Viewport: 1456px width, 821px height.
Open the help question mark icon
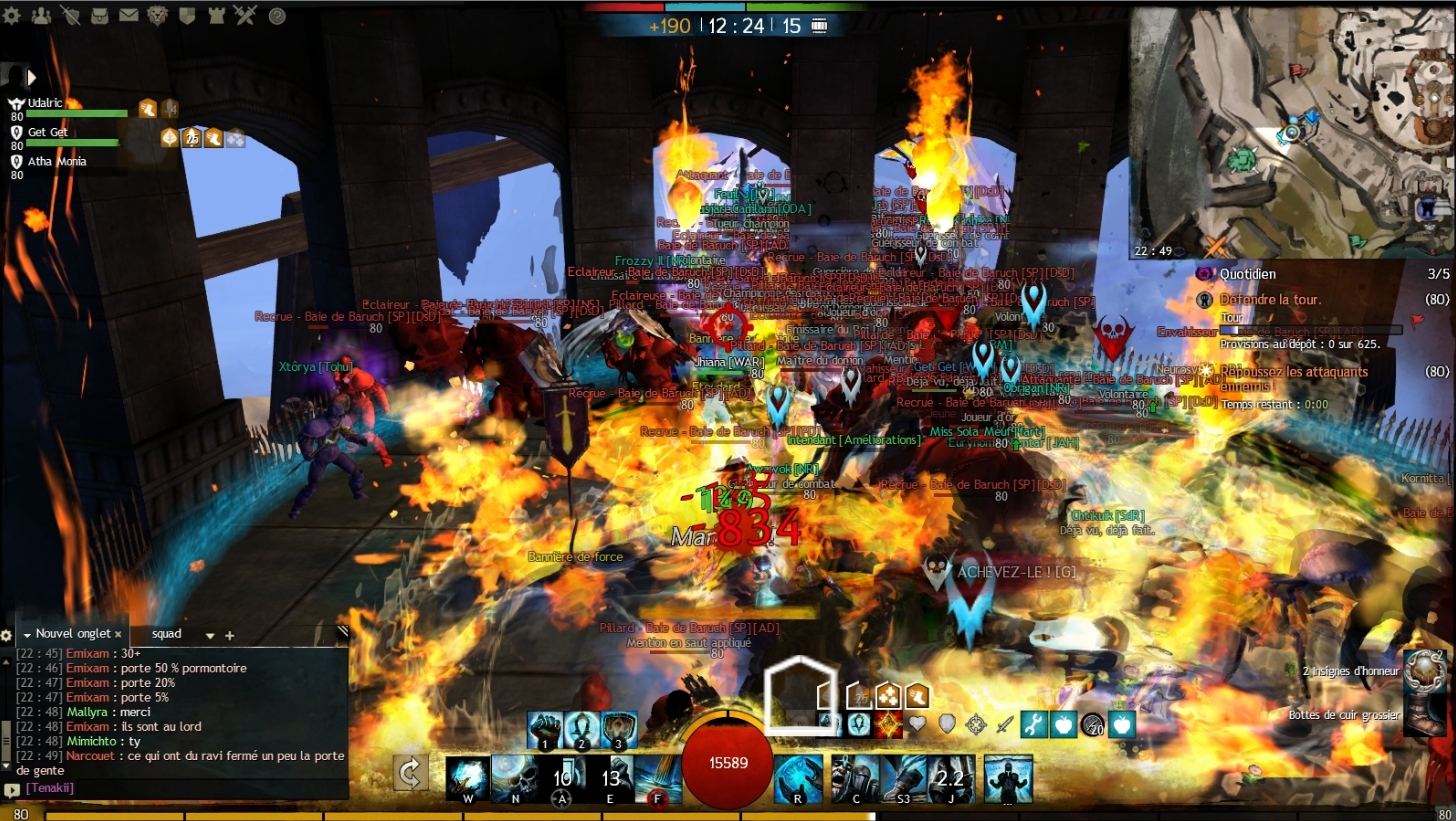277,16
